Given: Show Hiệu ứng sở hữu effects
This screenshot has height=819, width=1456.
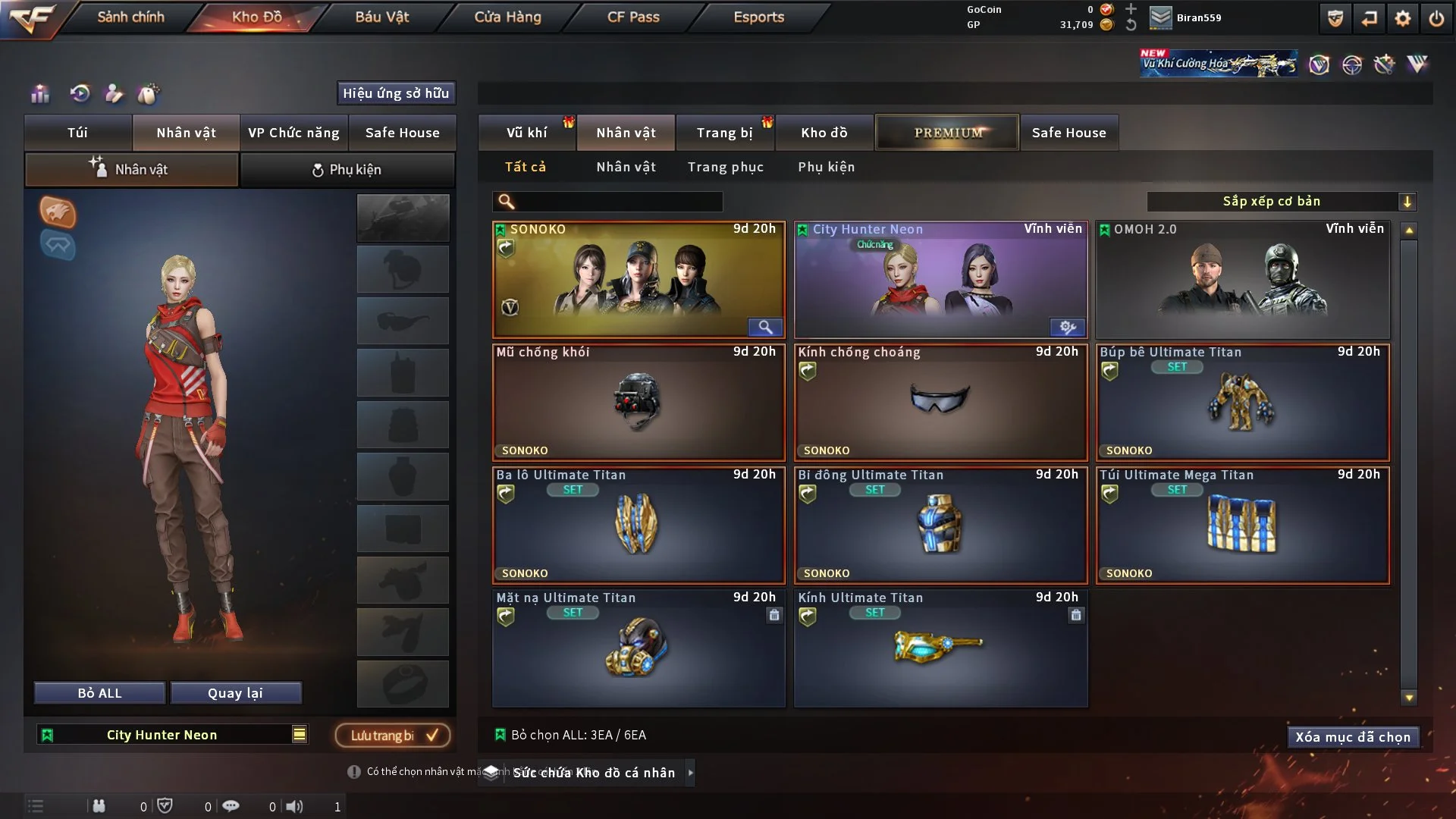Looking at the screenshot, I should [396, 93].
